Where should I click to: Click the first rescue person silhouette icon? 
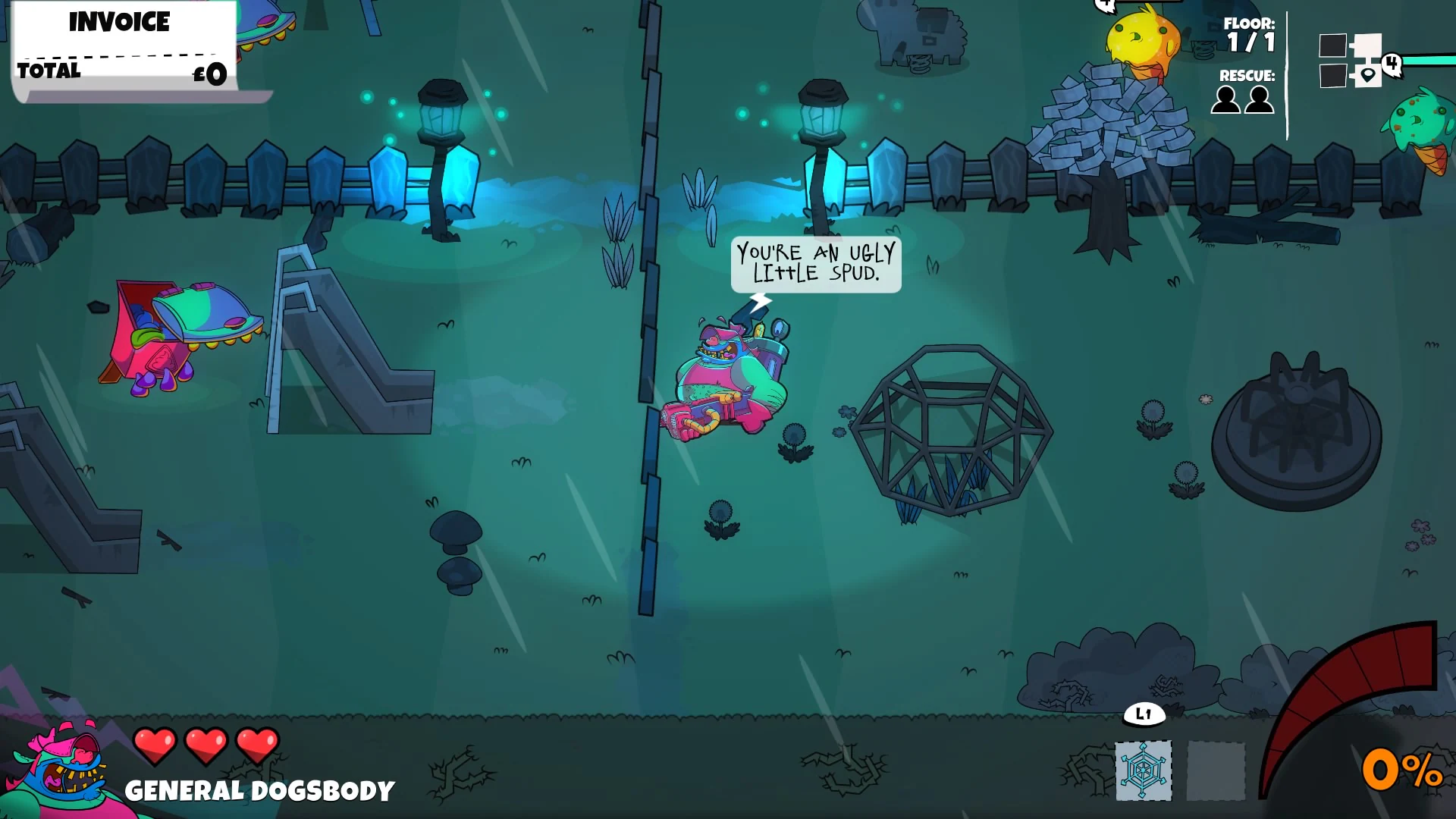coord(1225,99)
